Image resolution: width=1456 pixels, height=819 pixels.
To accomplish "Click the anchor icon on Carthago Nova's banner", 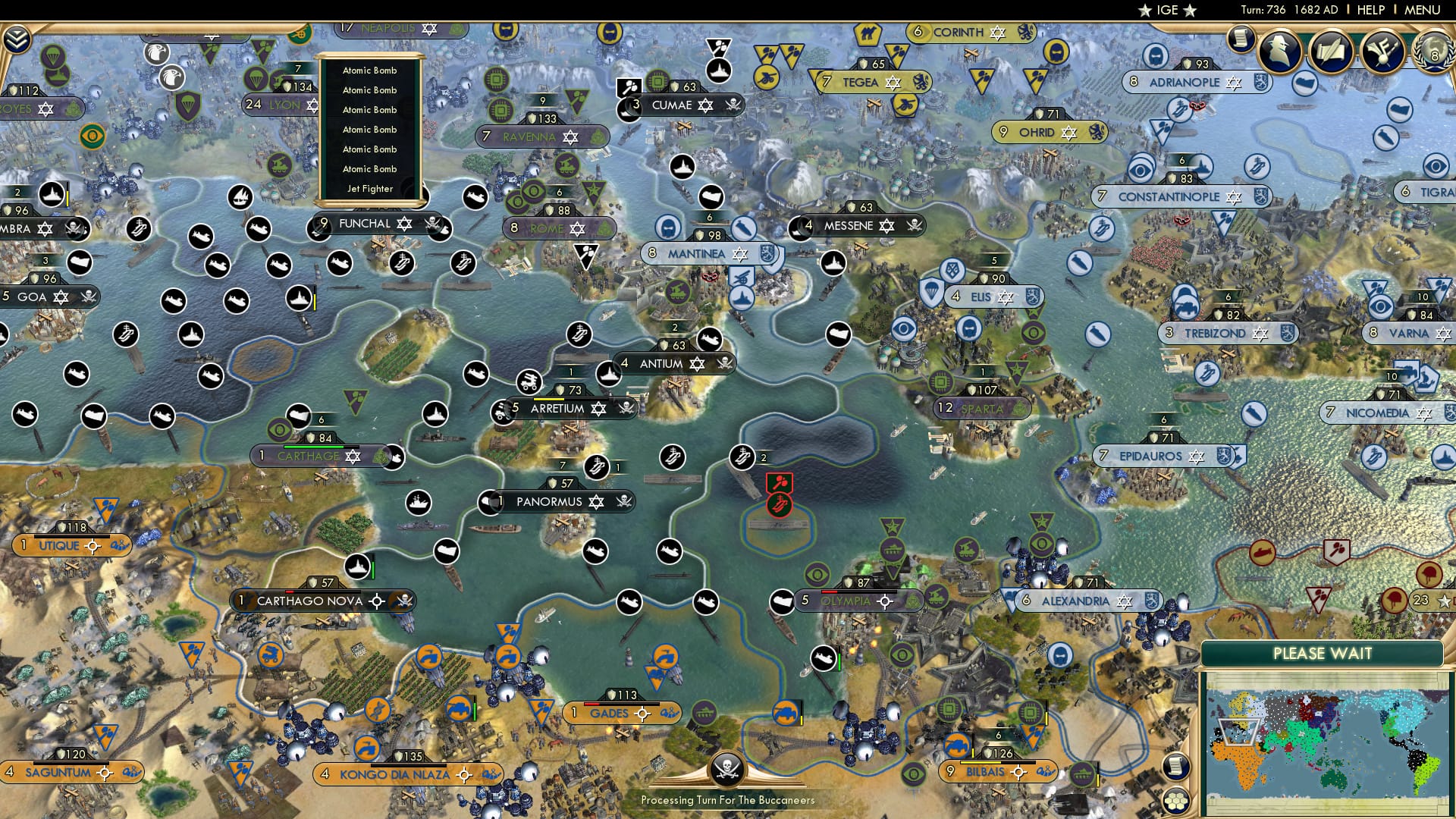I will [x=377, y=601].
